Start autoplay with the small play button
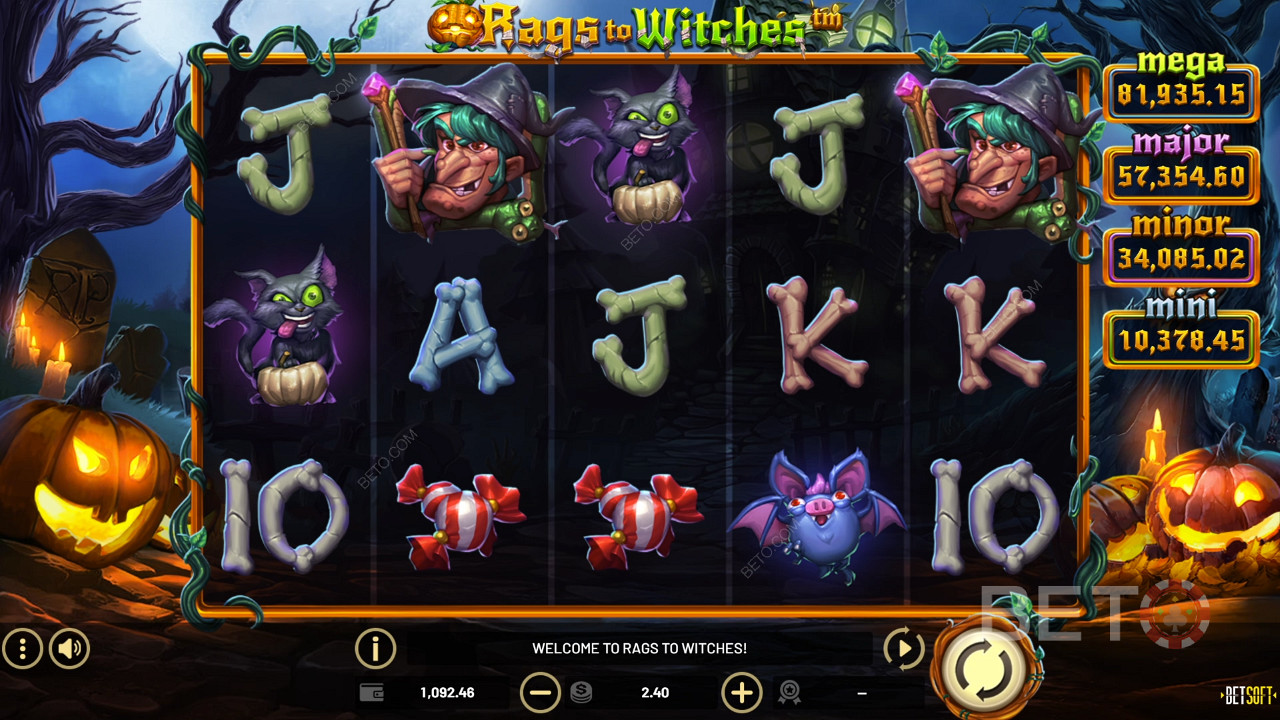Screen dimensions: 1280x720 coord(903,649)
